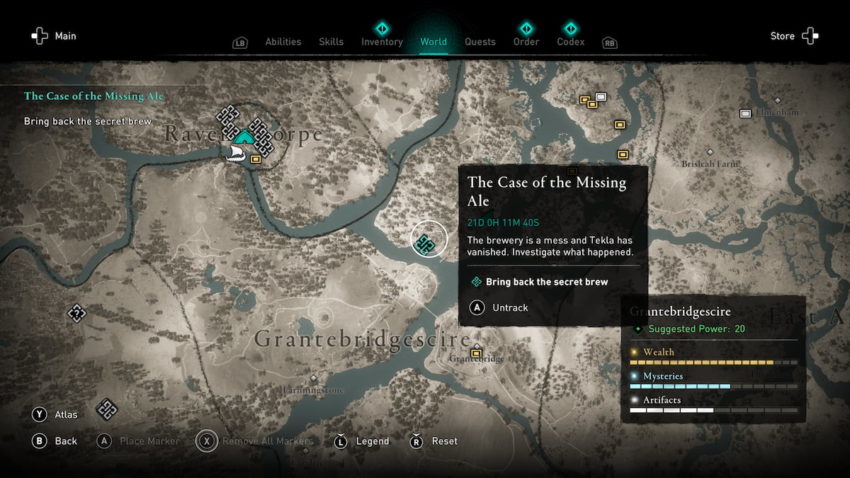This screenshot has width=850, height=478.
Task: Select the World tab
Action: pyautogui.click(x=433, y=42)
